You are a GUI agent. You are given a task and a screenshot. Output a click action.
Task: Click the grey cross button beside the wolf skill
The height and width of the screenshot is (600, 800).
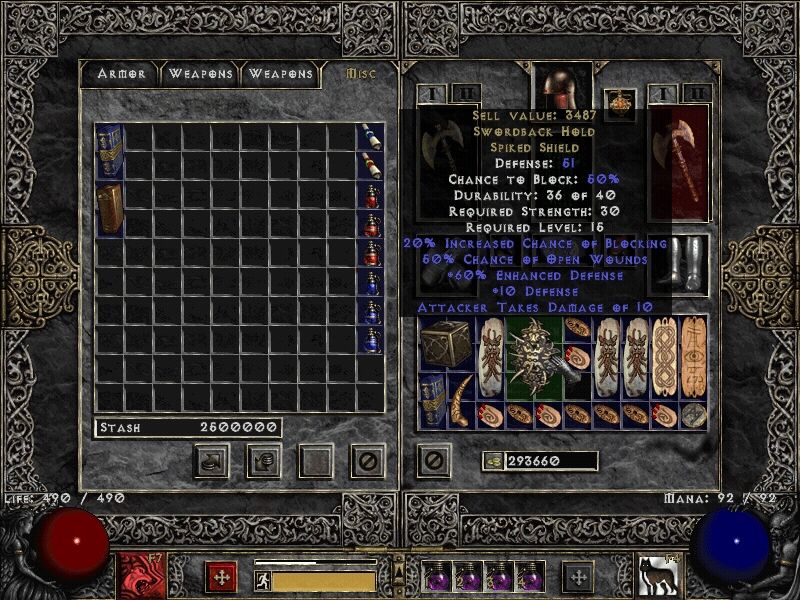578,577
